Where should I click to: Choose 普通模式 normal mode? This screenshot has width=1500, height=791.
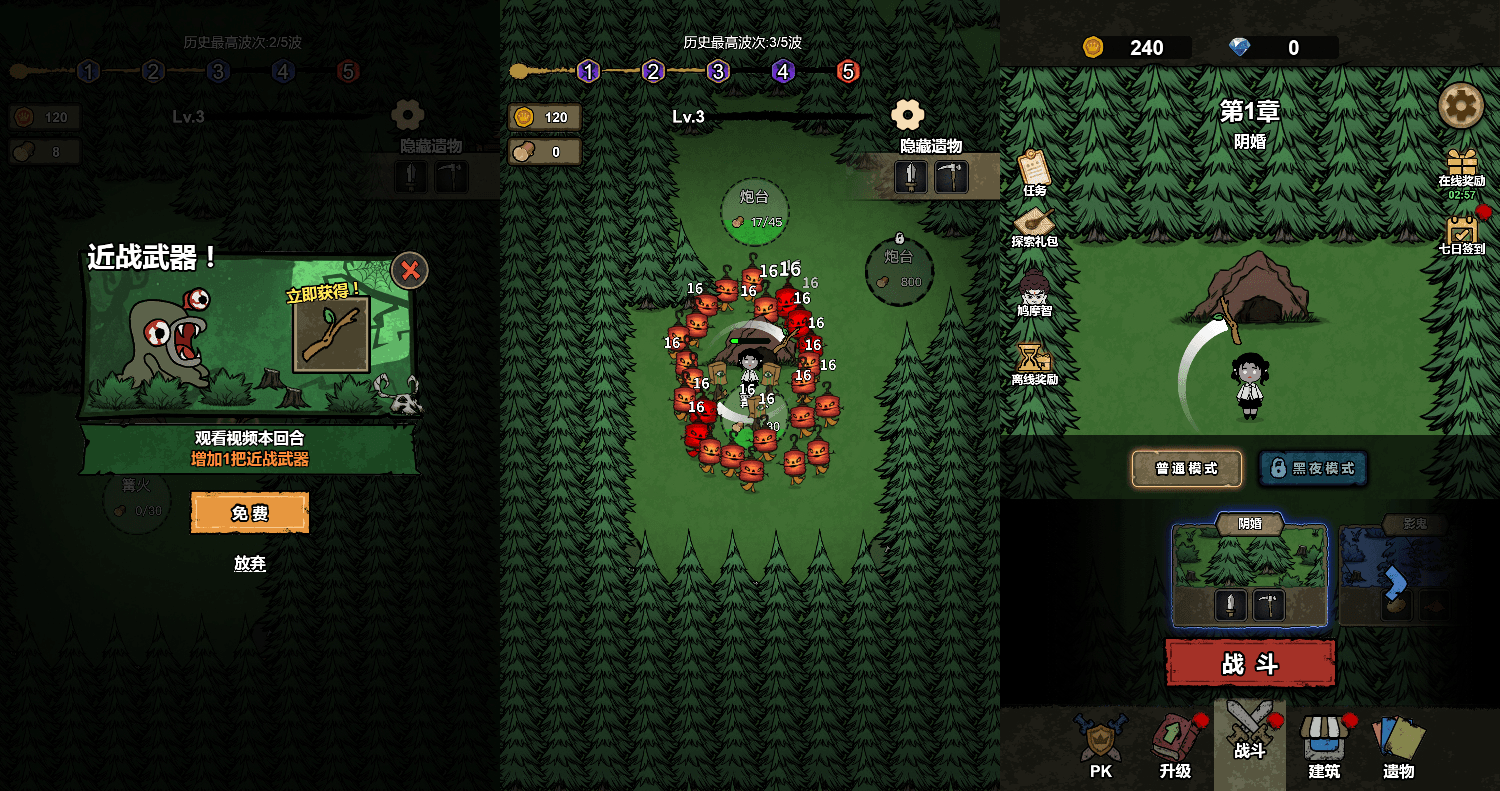(x=1186, y=468)
